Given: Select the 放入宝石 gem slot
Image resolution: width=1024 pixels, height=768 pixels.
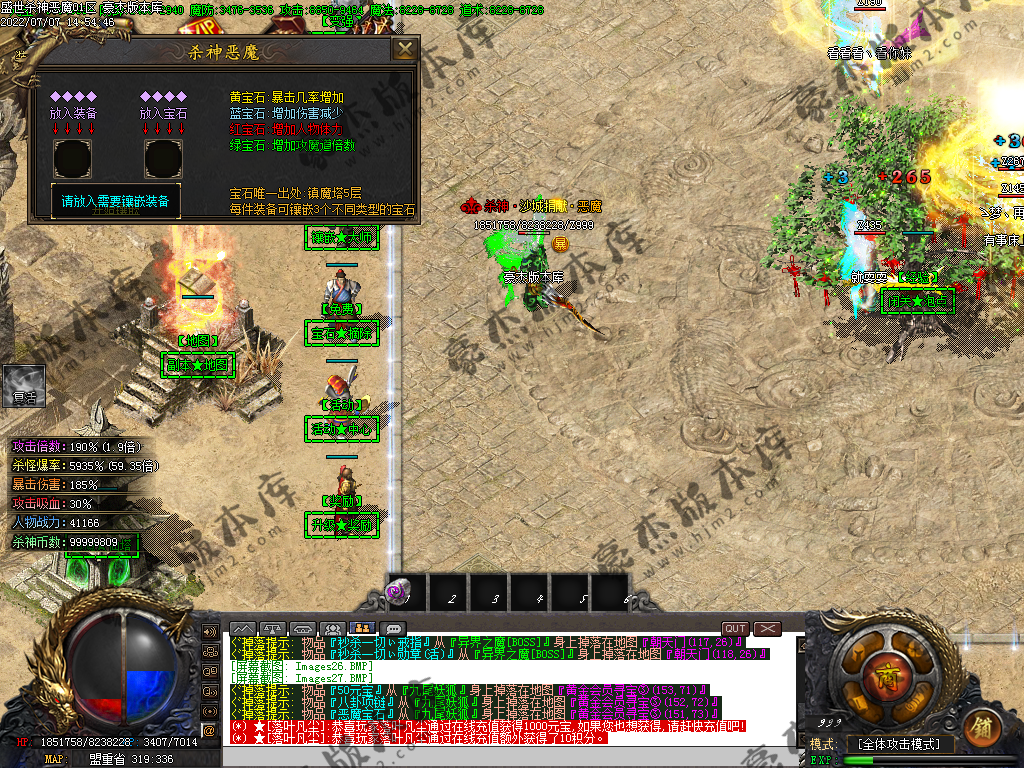Looking at the screenshot, I should pos(163,159).
